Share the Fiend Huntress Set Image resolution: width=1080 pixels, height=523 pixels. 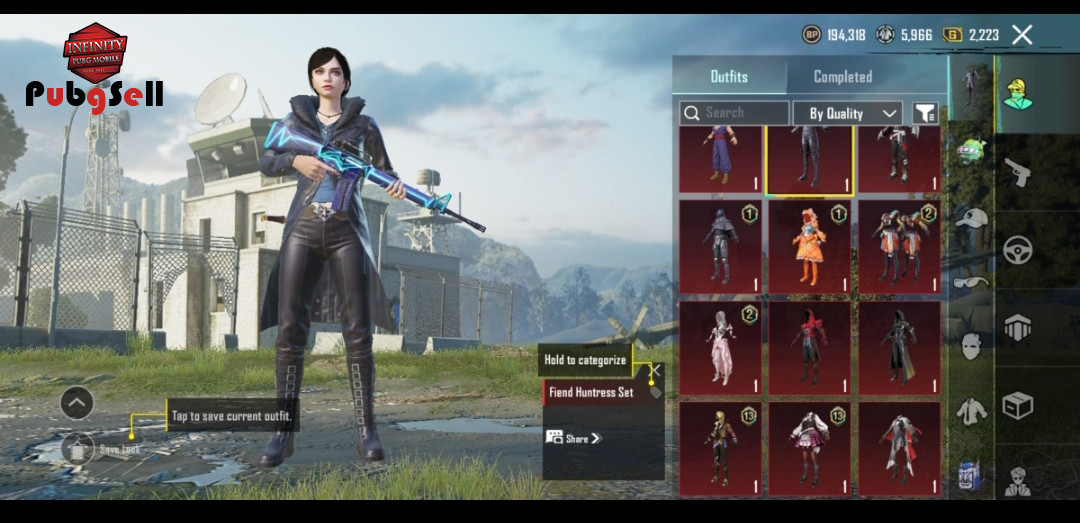575,438
